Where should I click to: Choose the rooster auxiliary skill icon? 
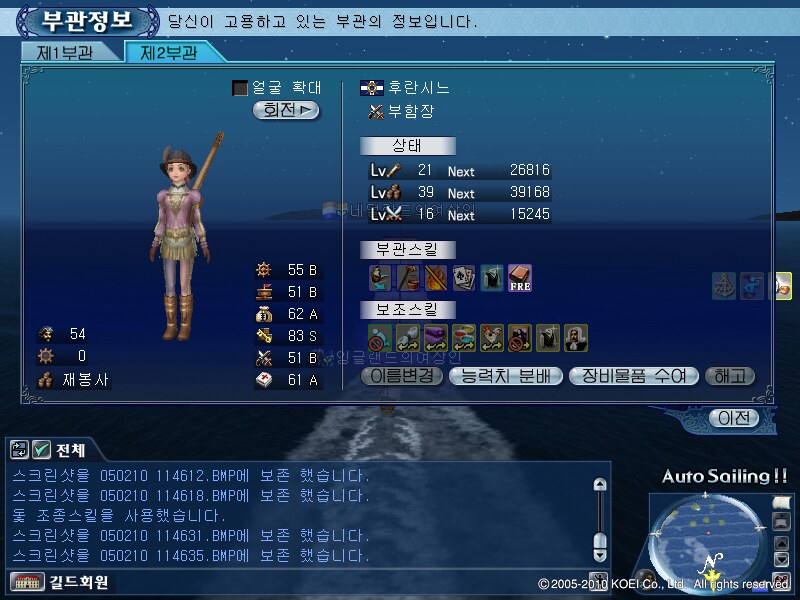(492, 338)
